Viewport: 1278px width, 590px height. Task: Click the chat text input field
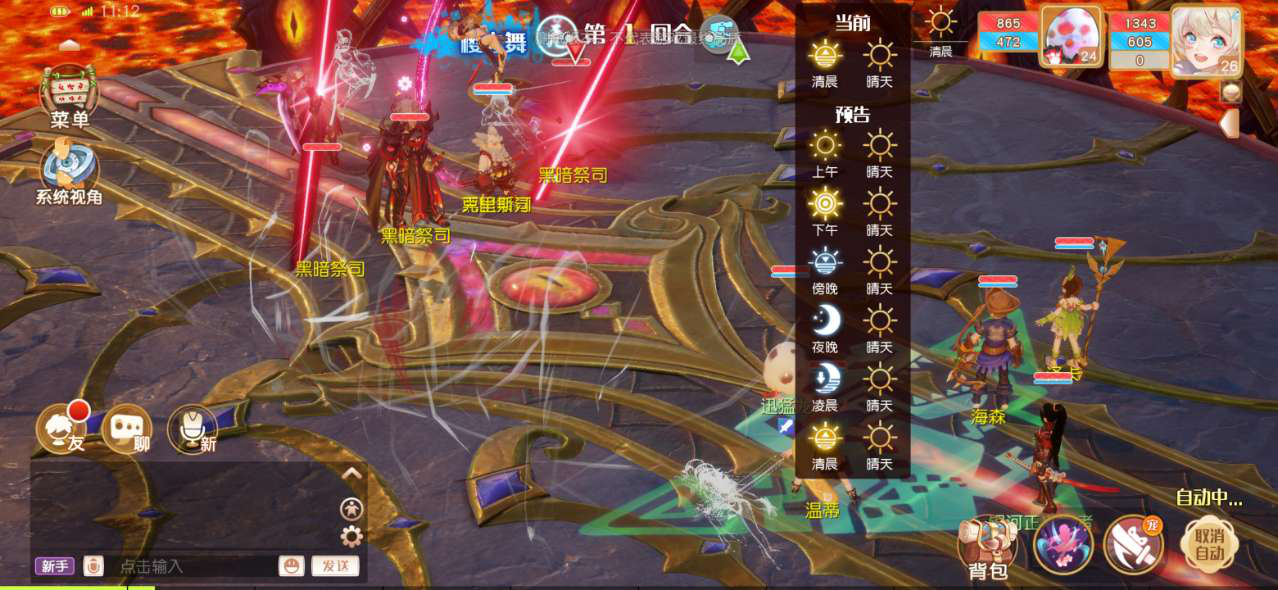coord(190,566)
